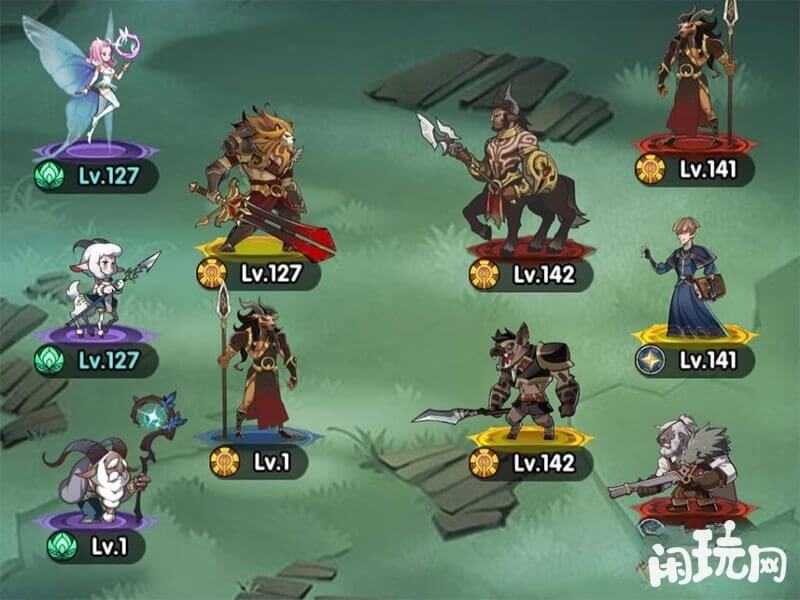Pick the Lv.1 horned spearman

(255, 370)
